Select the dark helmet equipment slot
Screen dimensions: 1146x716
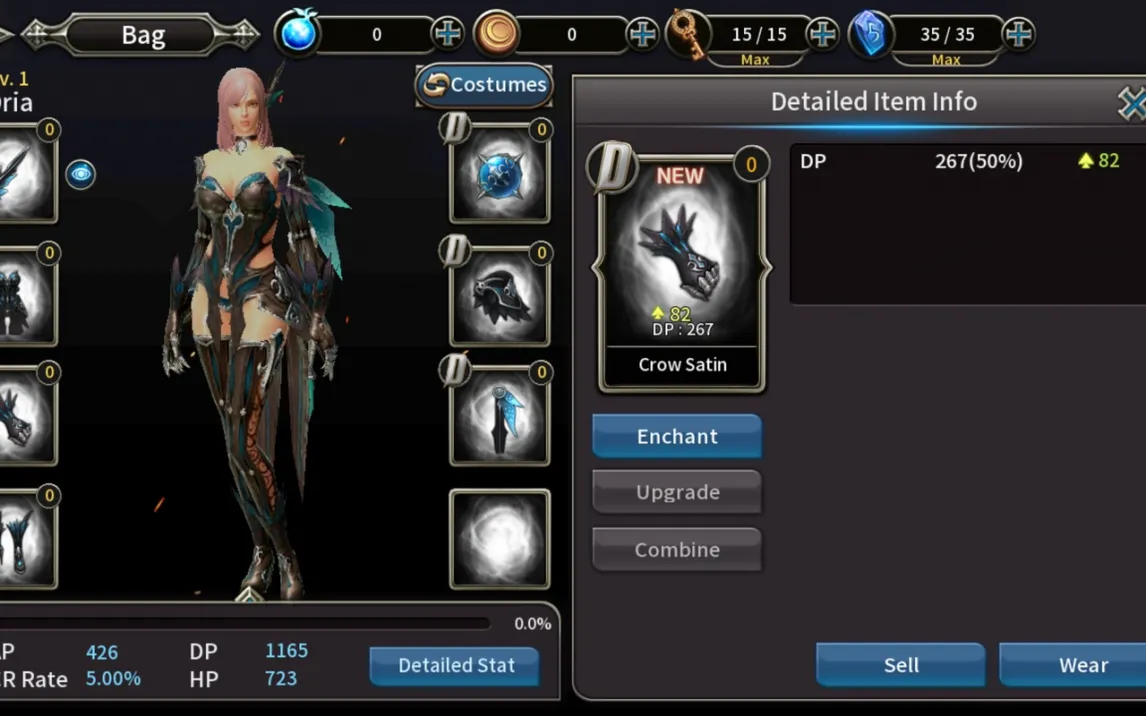pyautogui.click(x=499, y=295)
